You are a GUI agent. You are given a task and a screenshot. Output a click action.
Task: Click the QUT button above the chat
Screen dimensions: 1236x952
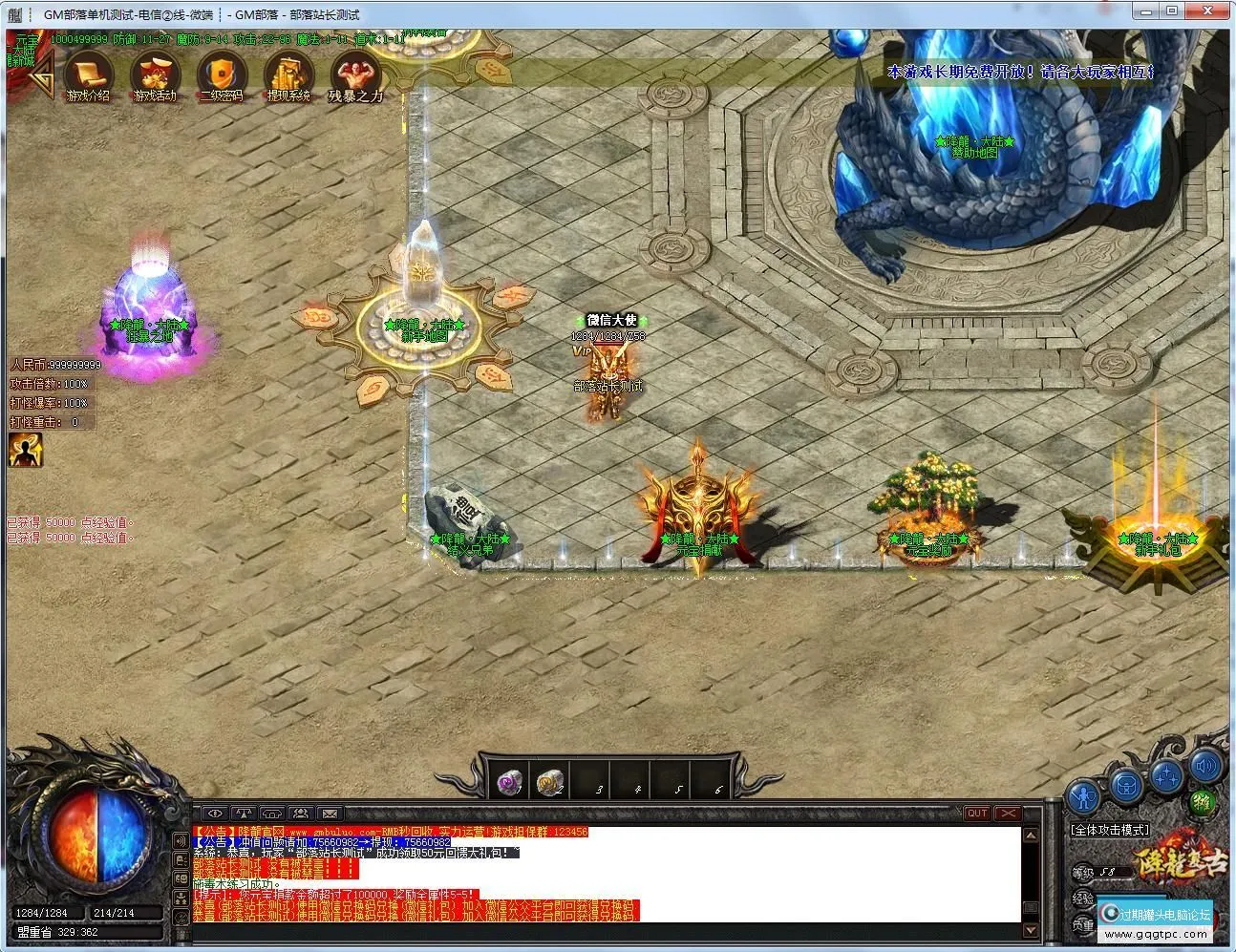pyautogui.click(x=976, y=814)
